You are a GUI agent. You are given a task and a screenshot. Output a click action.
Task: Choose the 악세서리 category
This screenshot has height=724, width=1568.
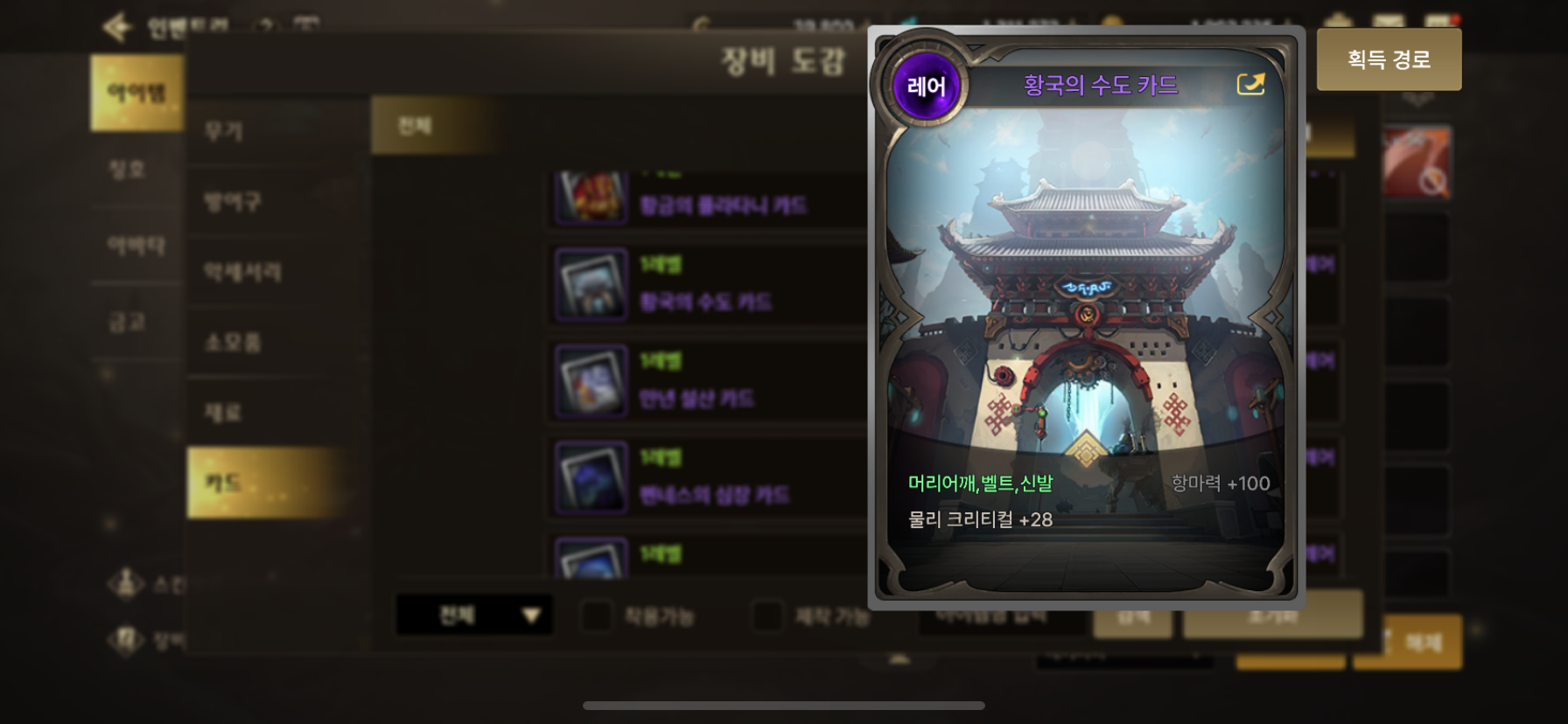pyautogui.click(x=242, y=272)
